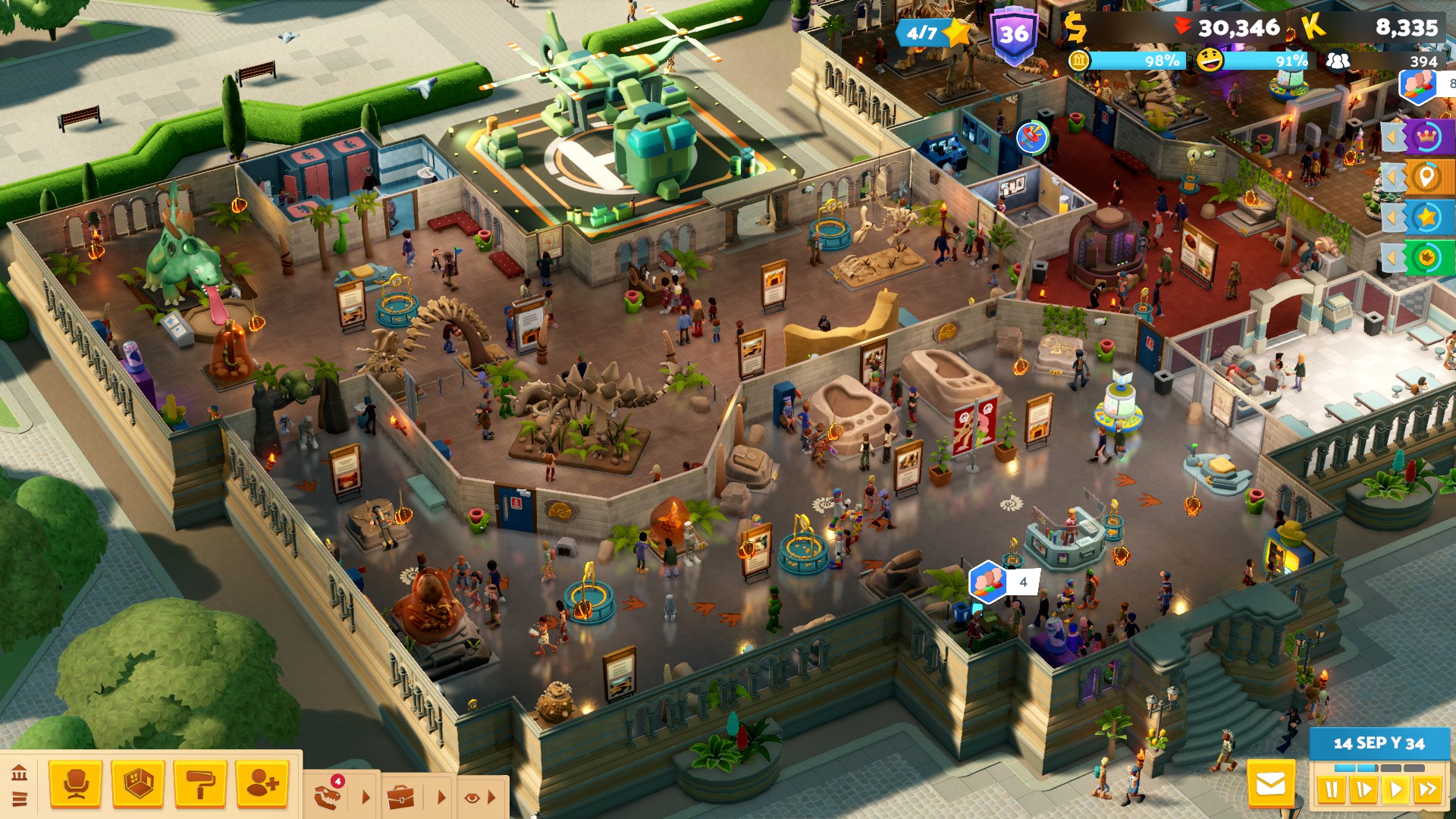The image size is (1456, 819).
Task: Open the build rooms menu
Action: 138,784
